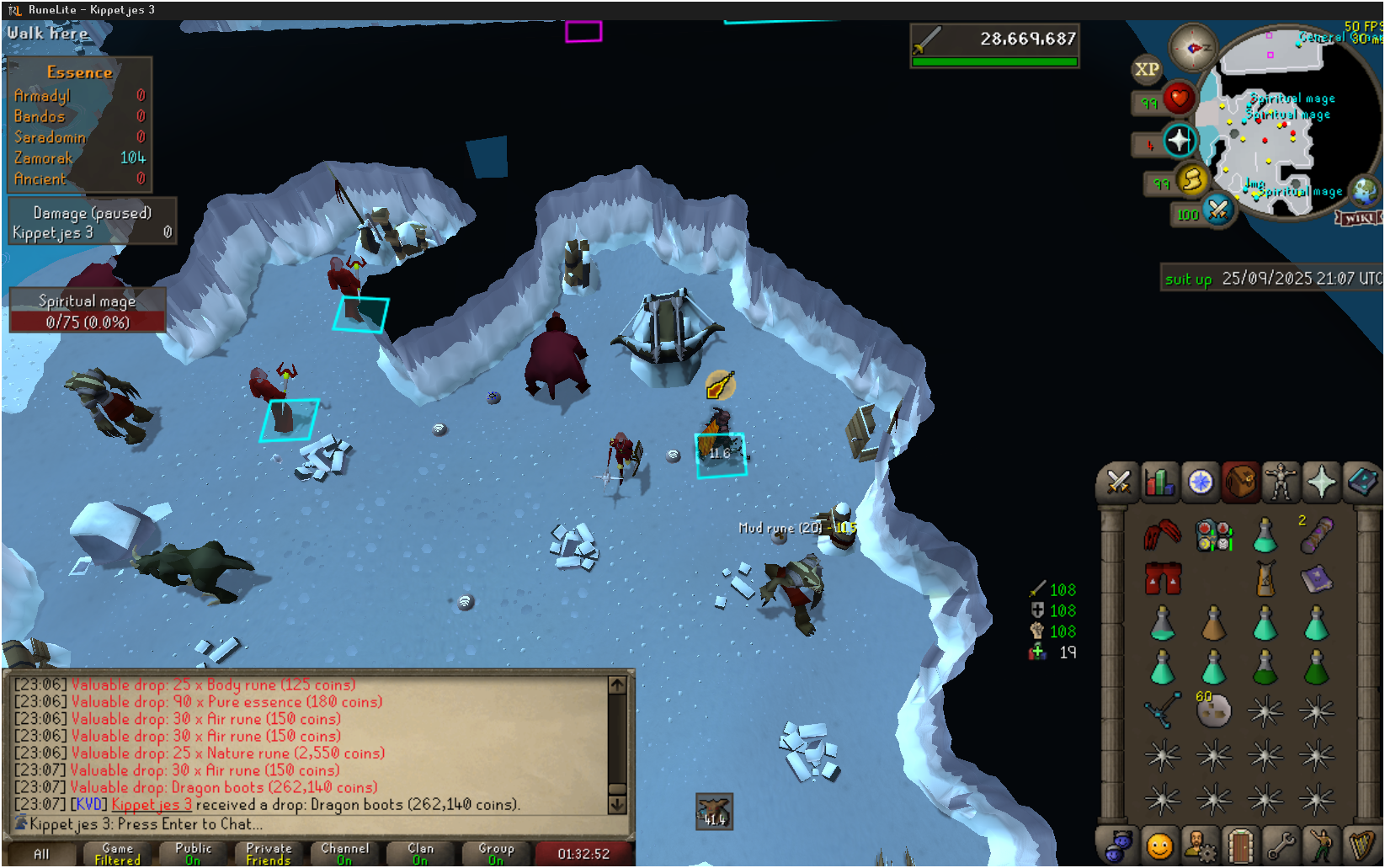Toggle run energy orb
The height and width of the screenshot is (868, 1385).
pos(1192,179)
